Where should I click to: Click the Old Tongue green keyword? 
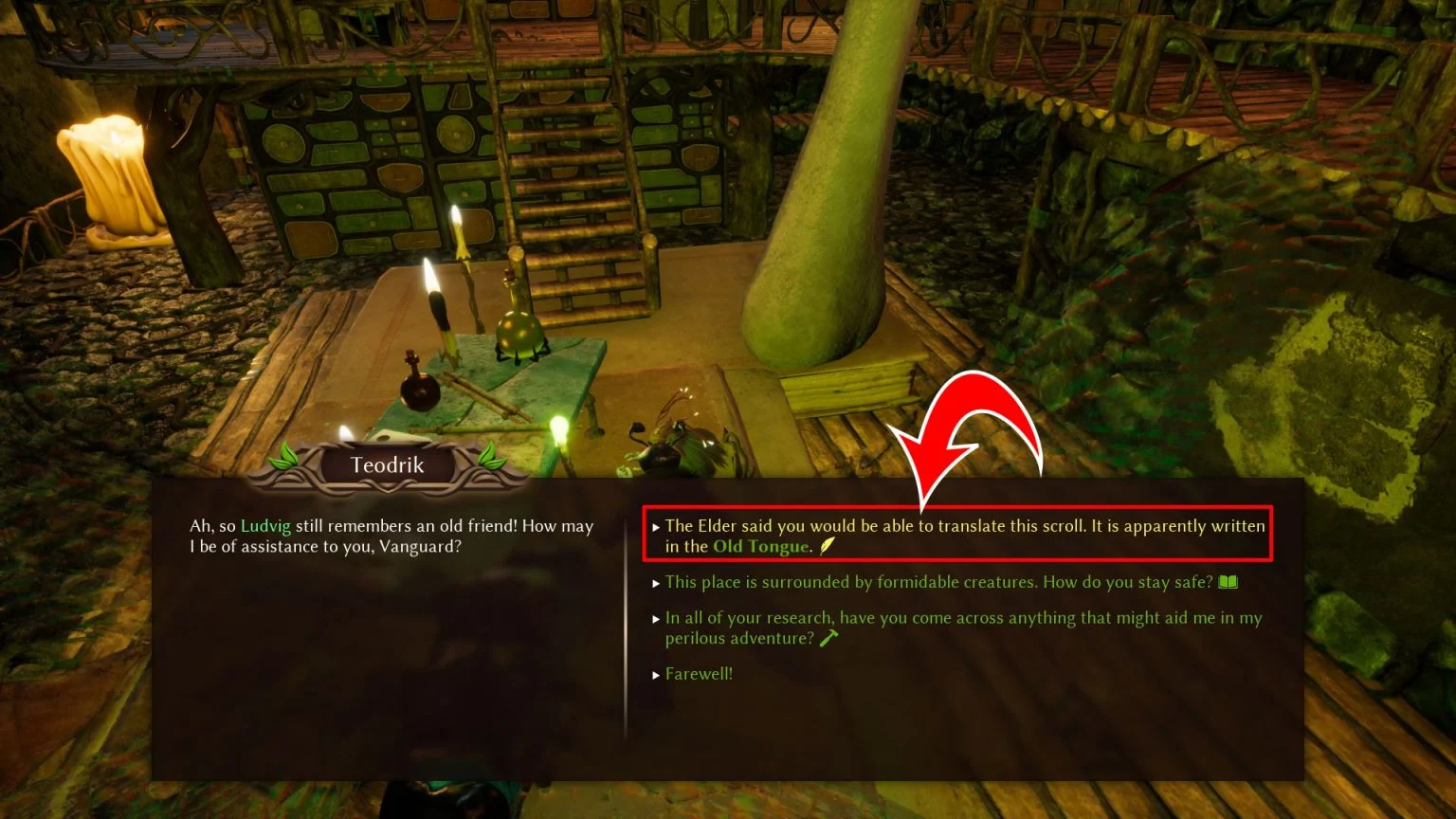coord(760,547)
